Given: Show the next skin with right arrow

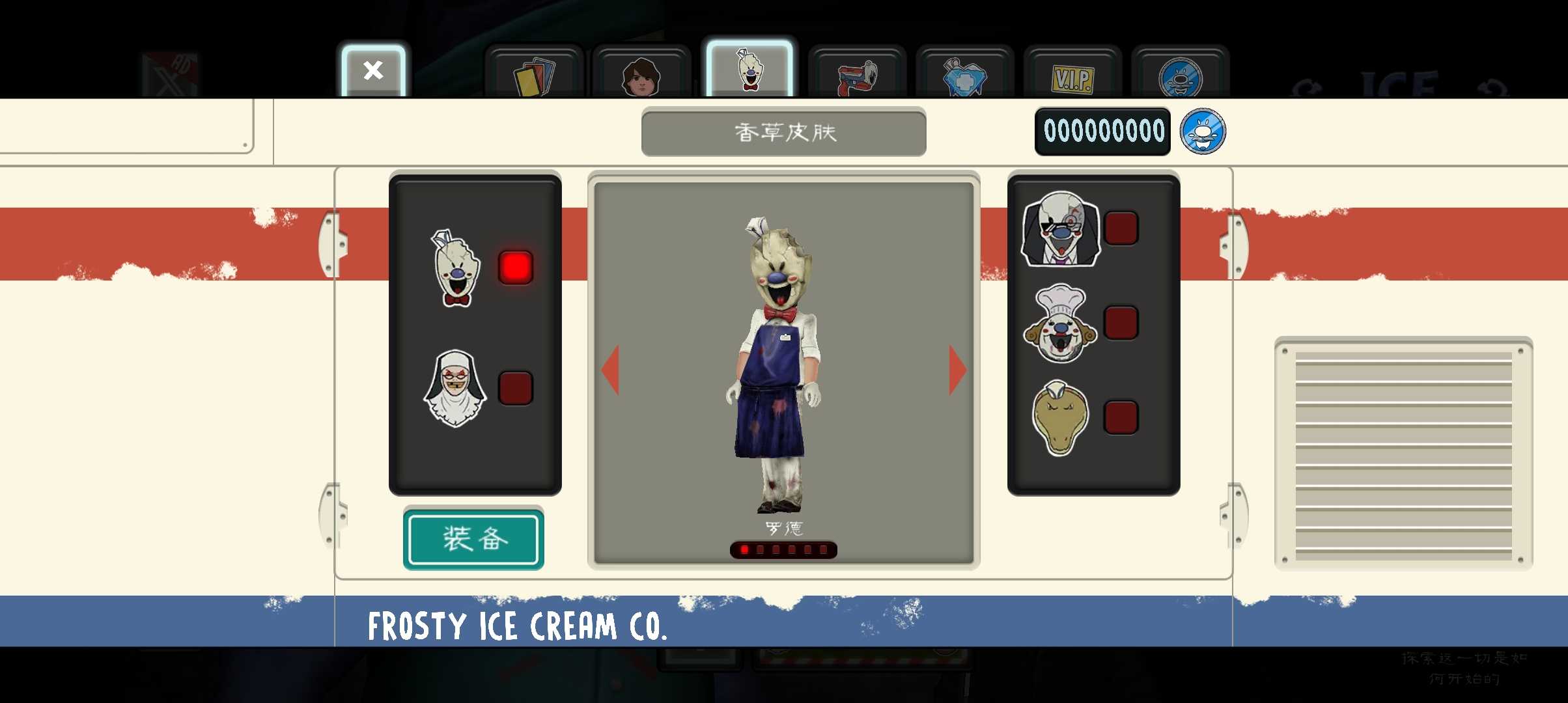Looking at the screenshot, I should coord(957,370).
